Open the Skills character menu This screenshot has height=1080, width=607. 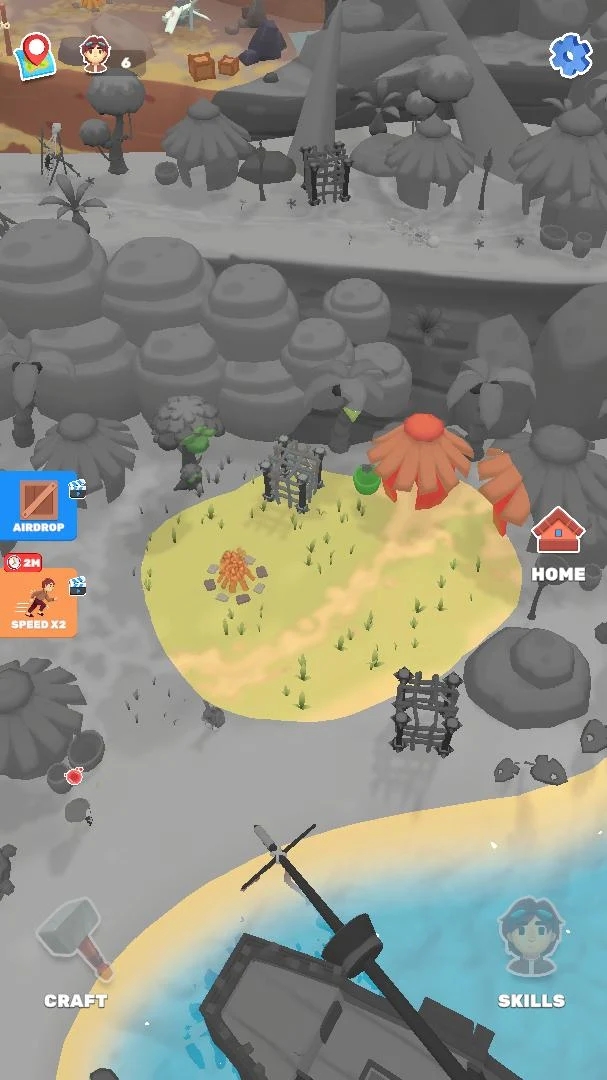[x=530, y=950]
